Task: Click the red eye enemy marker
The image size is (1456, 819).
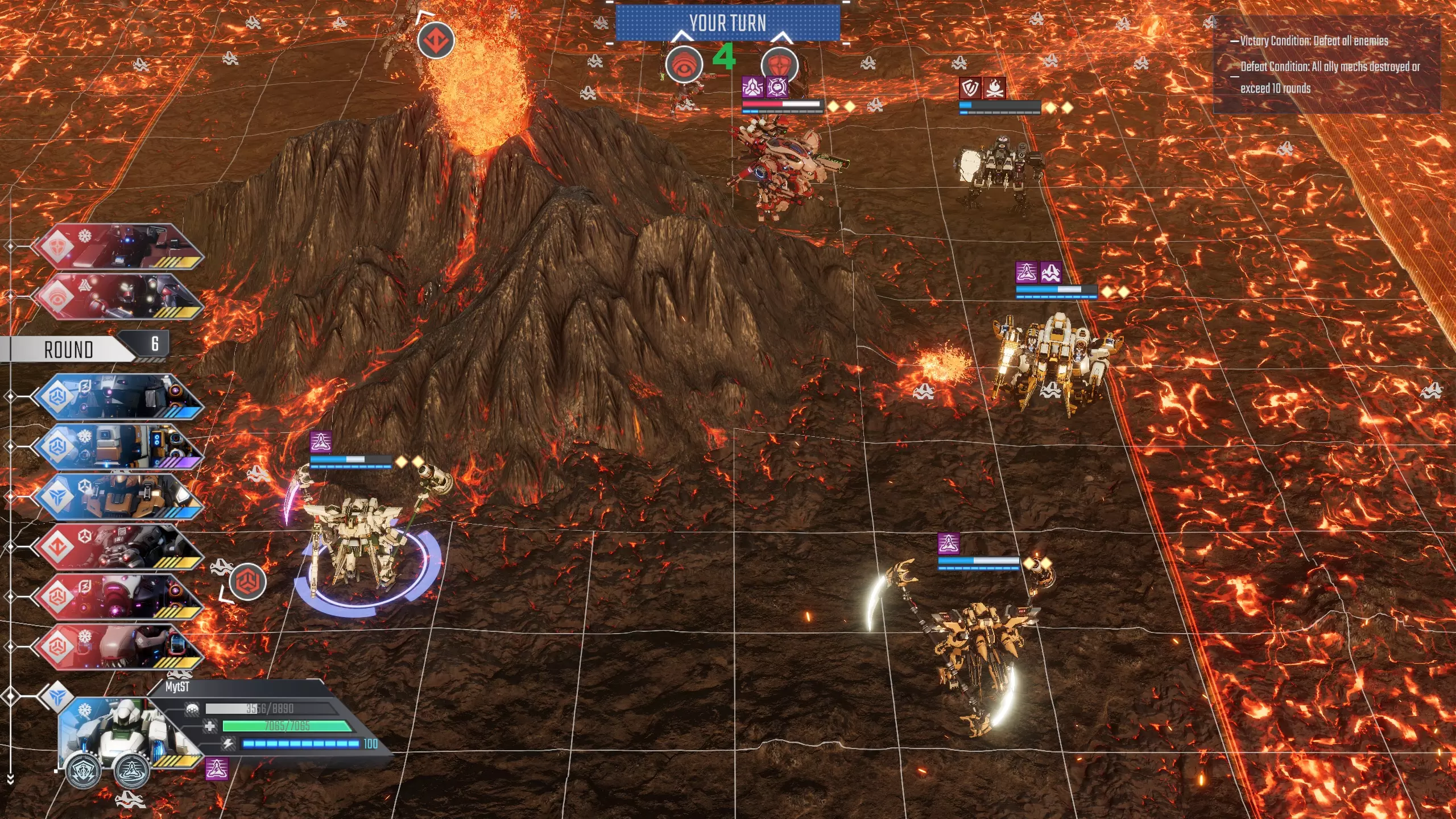Action: tap(684, 65)
